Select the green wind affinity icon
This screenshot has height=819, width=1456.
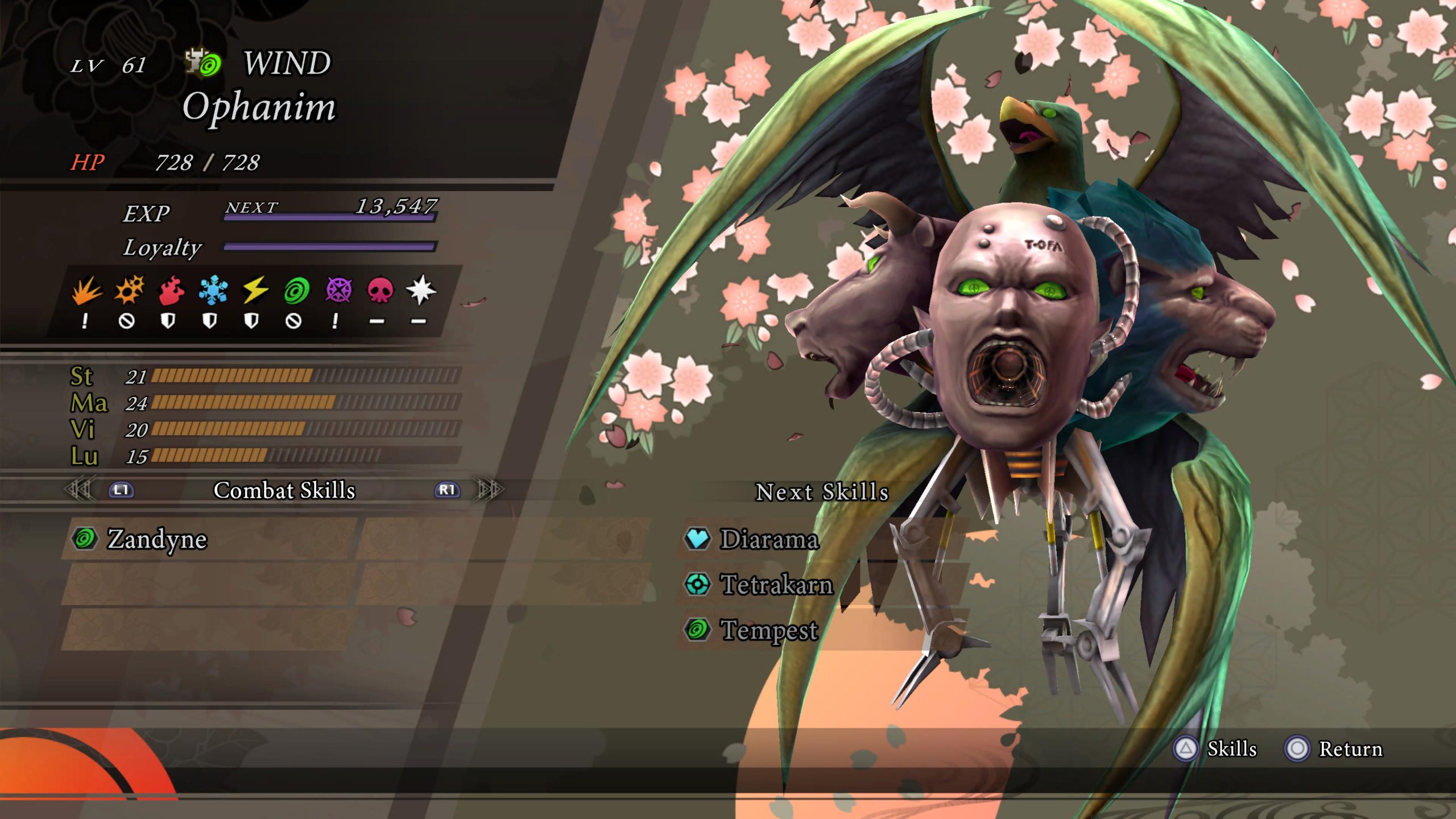296,291
